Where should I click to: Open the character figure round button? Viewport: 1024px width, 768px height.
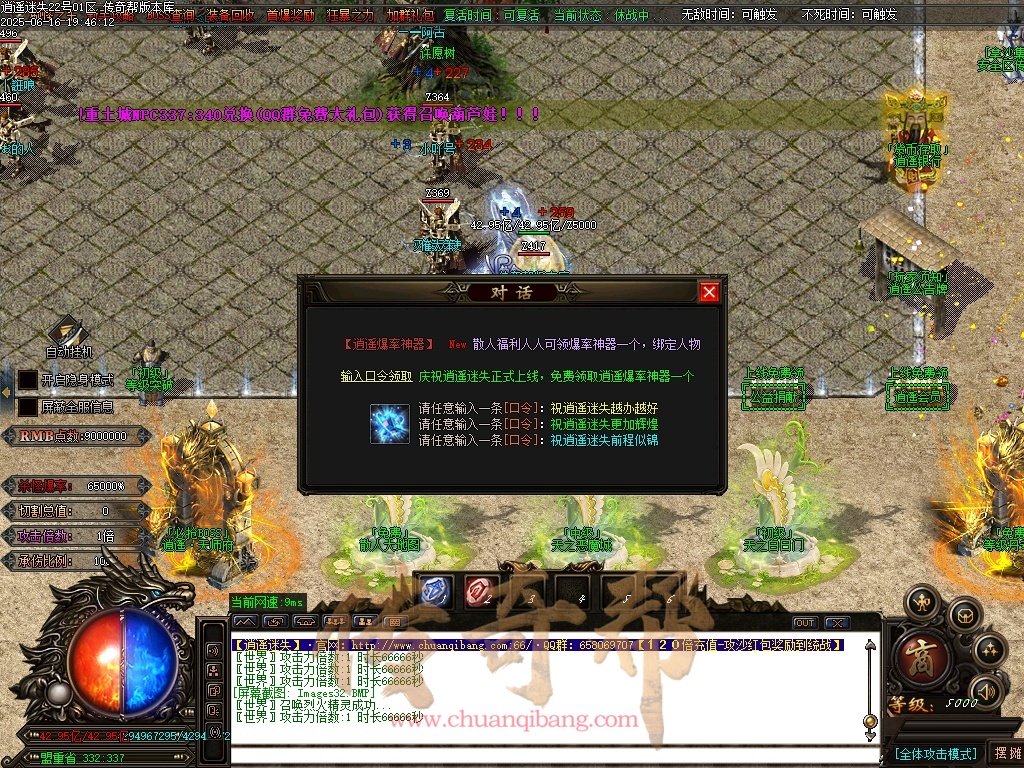pyautogui.click(x=920, y=601)
